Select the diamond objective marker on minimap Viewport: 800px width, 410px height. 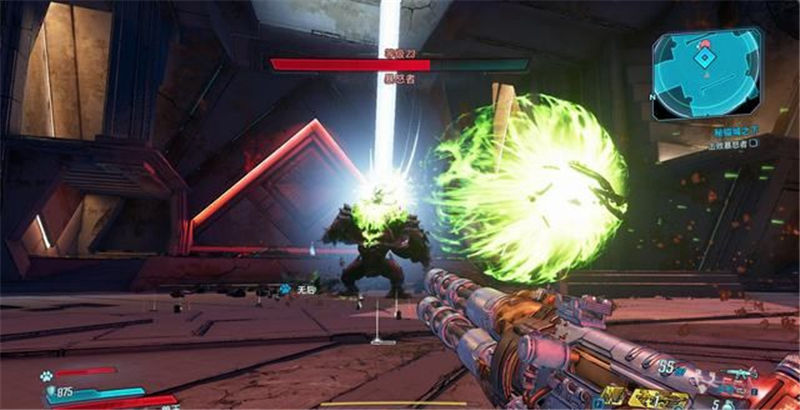click(x=705, y=58)
